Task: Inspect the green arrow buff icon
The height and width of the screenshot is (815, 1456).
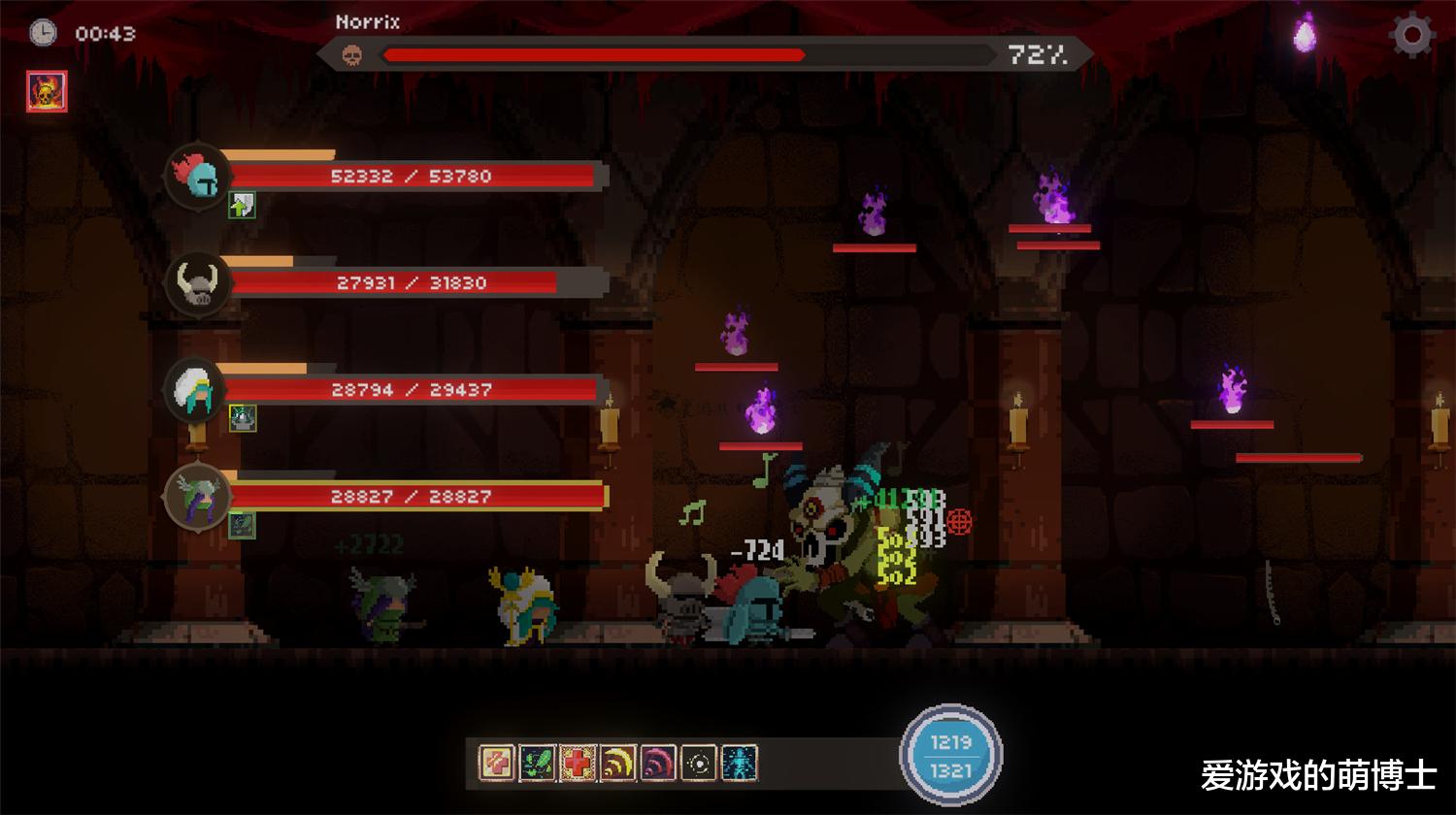Action: click(x=242, y=205)
